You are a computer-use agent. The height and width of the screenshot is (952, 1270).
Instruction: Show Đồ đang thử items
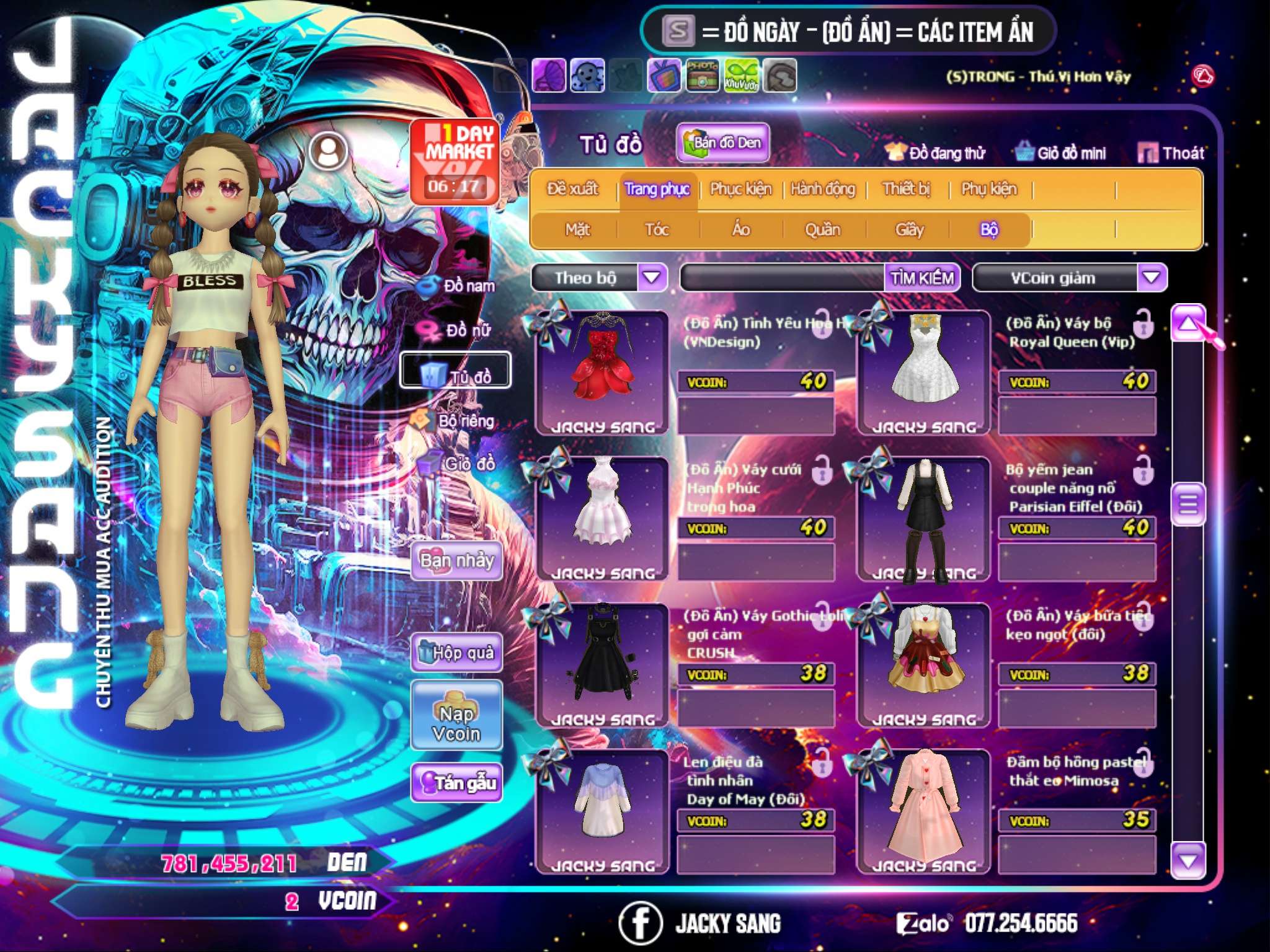[936, 152]
